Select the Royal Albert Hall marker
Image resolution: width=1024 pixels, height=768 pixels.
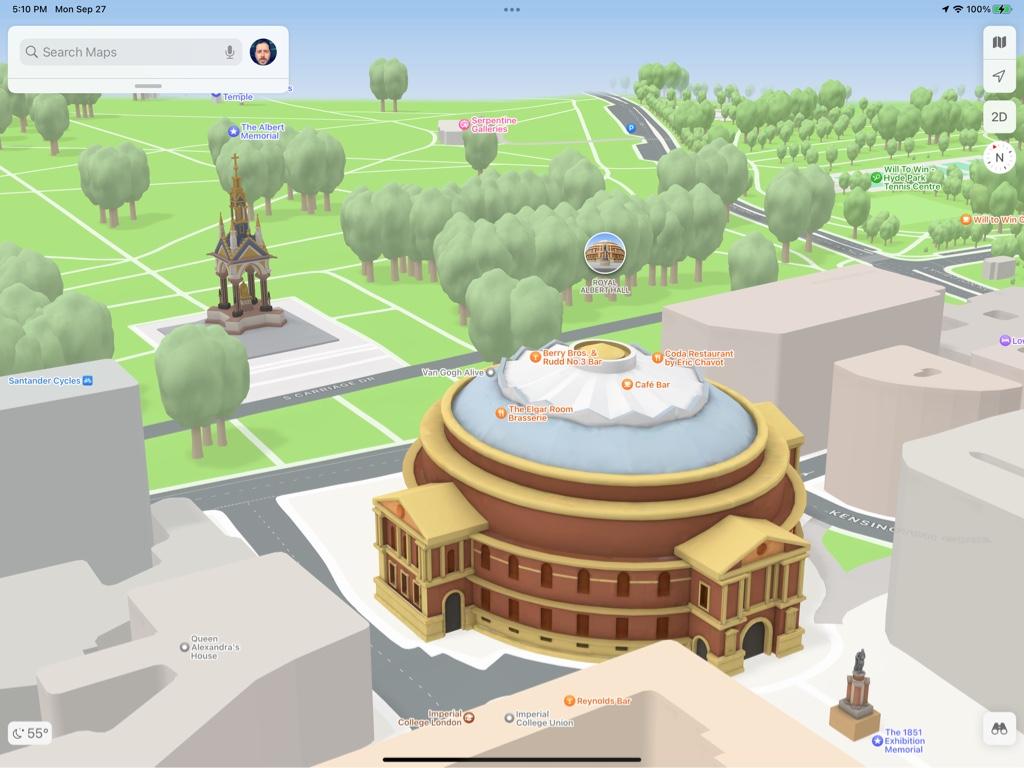[x=605, y=253]
